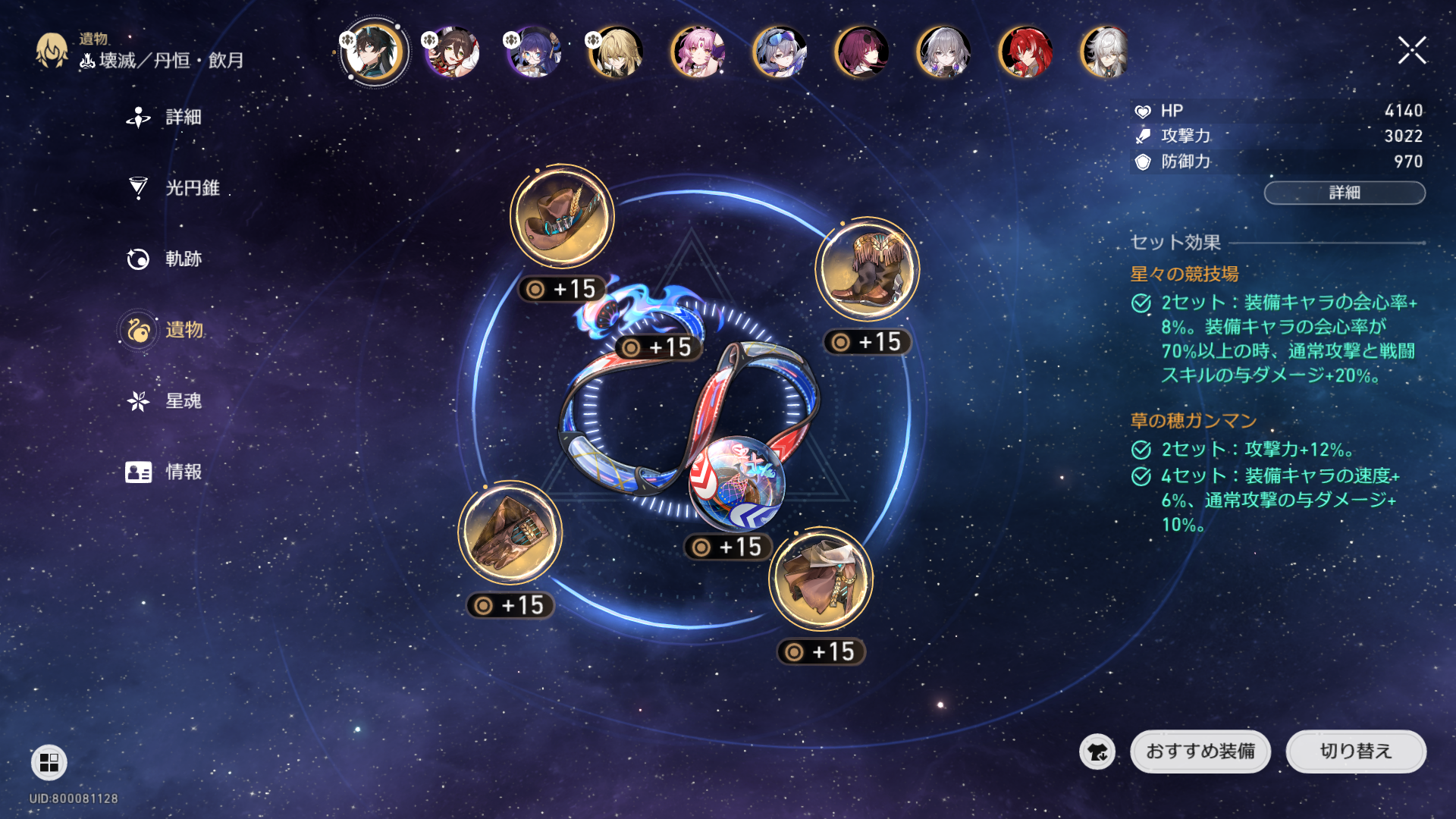Viewport: 1456px width, 819px height.
Task: Choose the pink-haired character portrait
Action: point(698,52)
